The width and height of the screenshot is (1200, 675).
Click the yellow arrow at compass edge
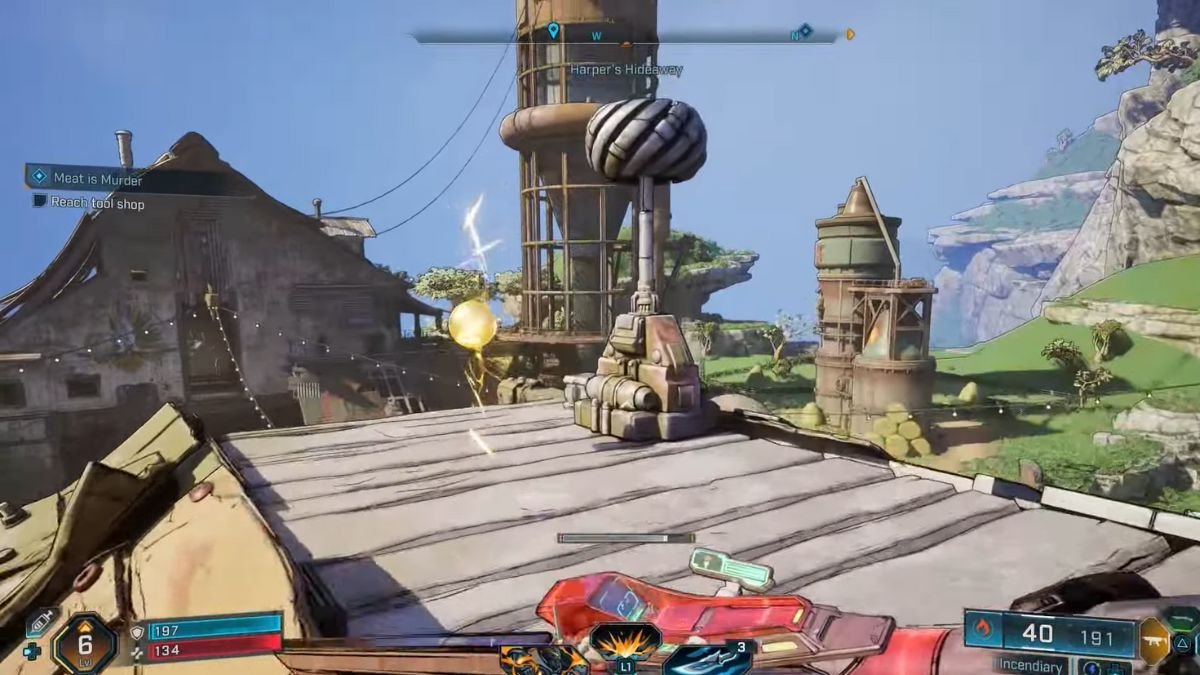click(x=850, y=34)
